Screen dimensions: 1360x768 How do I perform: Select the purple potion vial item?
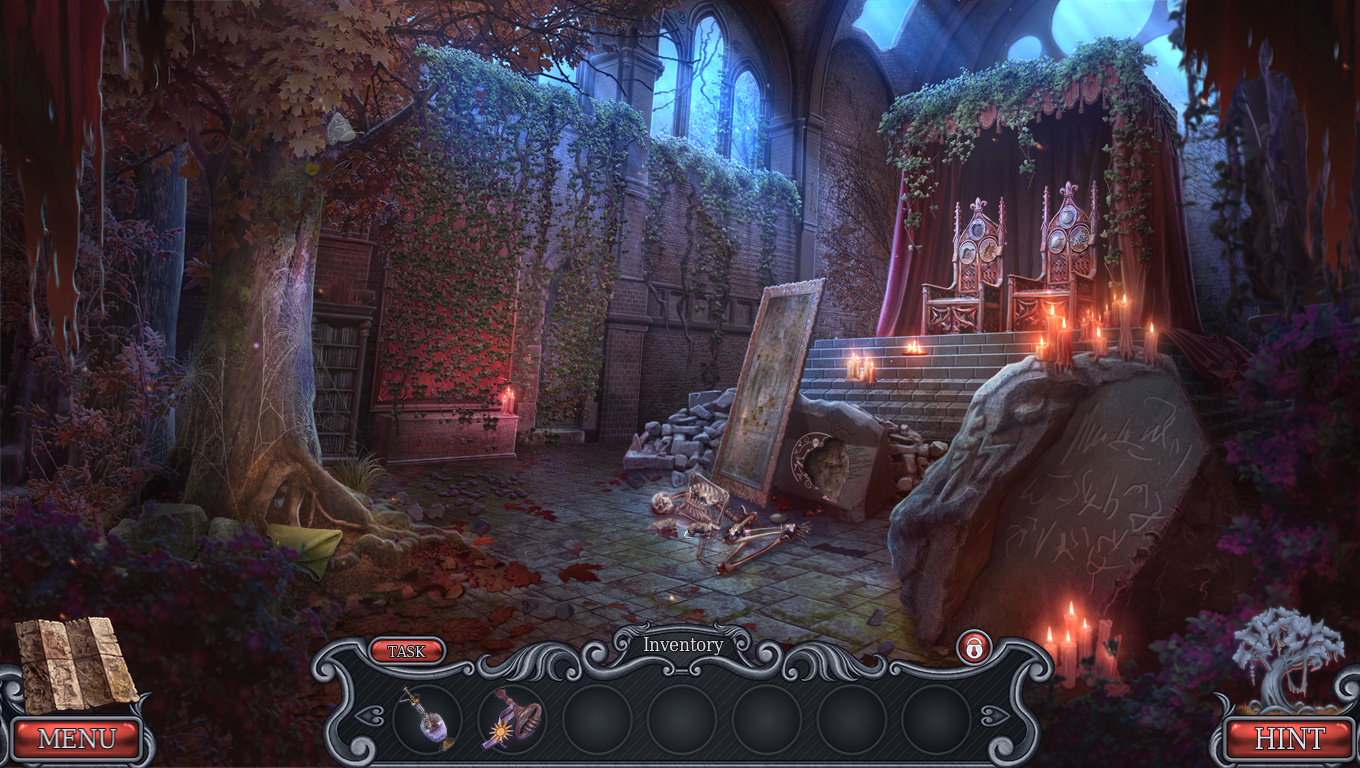click(427, 718)
